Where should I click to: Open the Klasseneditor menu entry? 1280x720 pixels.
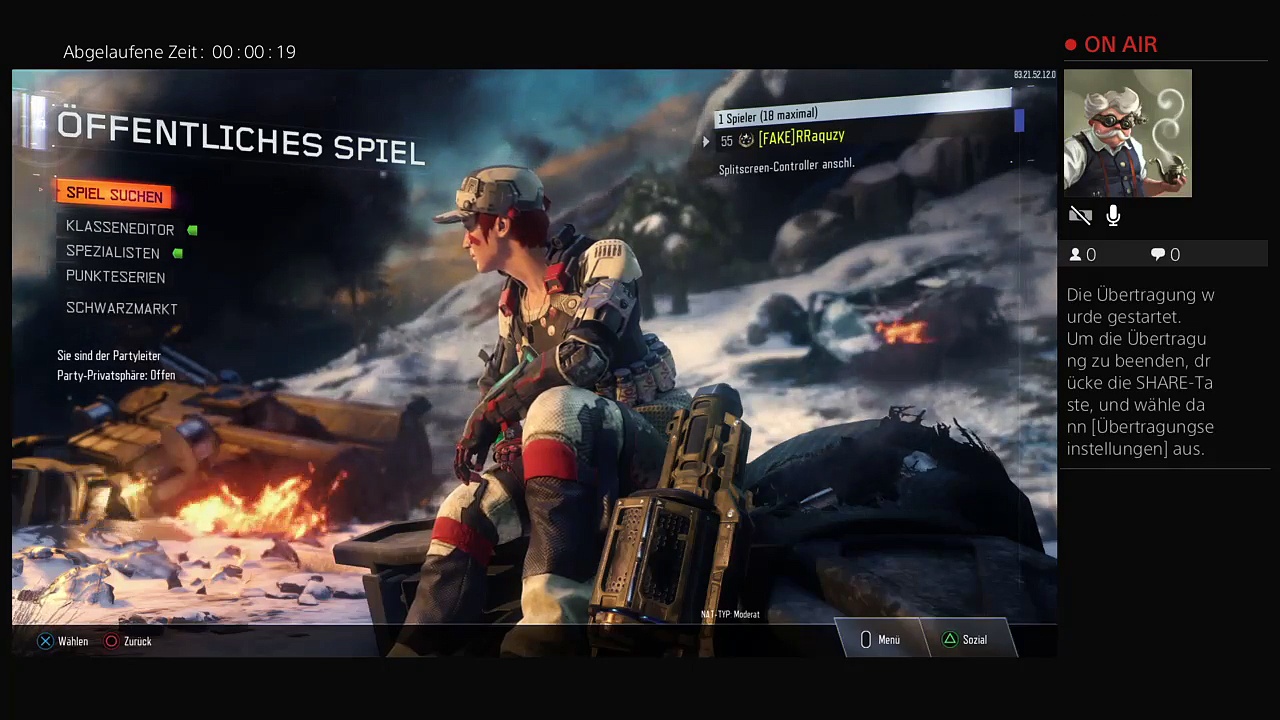point(120,229)
